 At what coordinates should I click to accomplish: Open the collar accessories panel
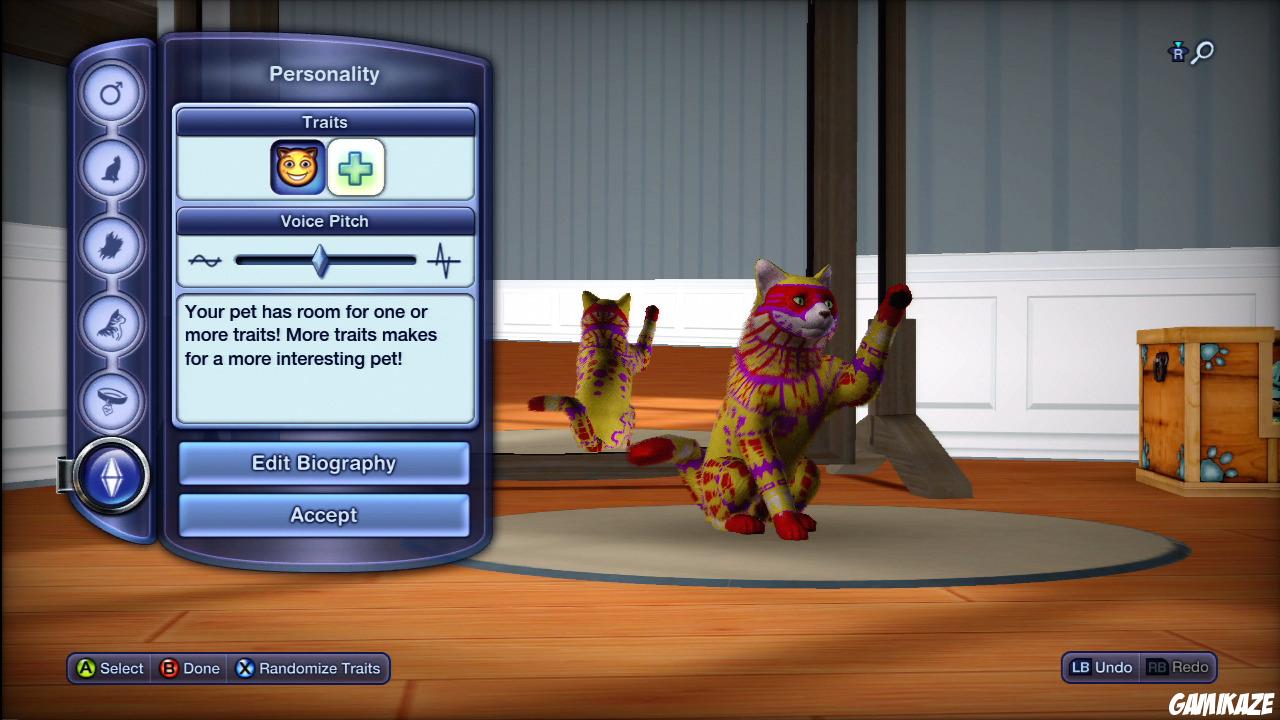pyautogui.click(x=111, y=402)
